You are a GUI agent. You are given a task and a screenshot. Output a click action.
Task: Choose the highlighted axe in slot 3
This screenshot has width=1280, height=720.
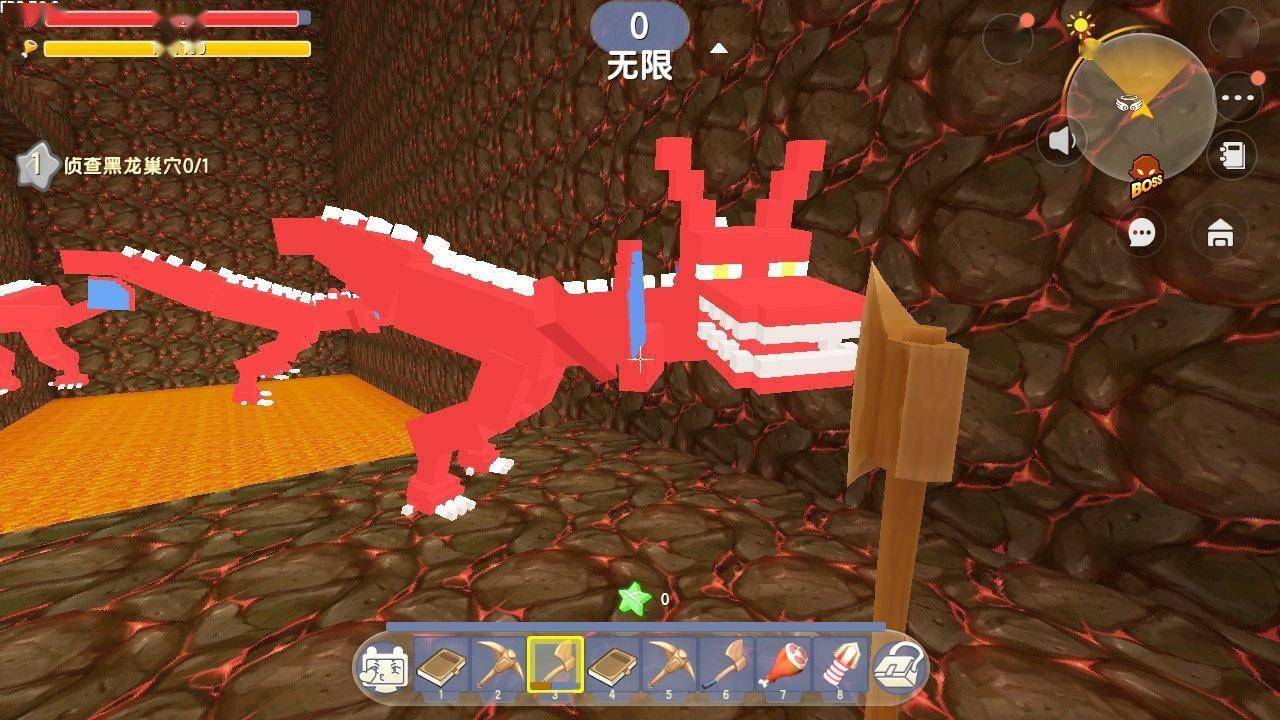[x=555, y=664]
